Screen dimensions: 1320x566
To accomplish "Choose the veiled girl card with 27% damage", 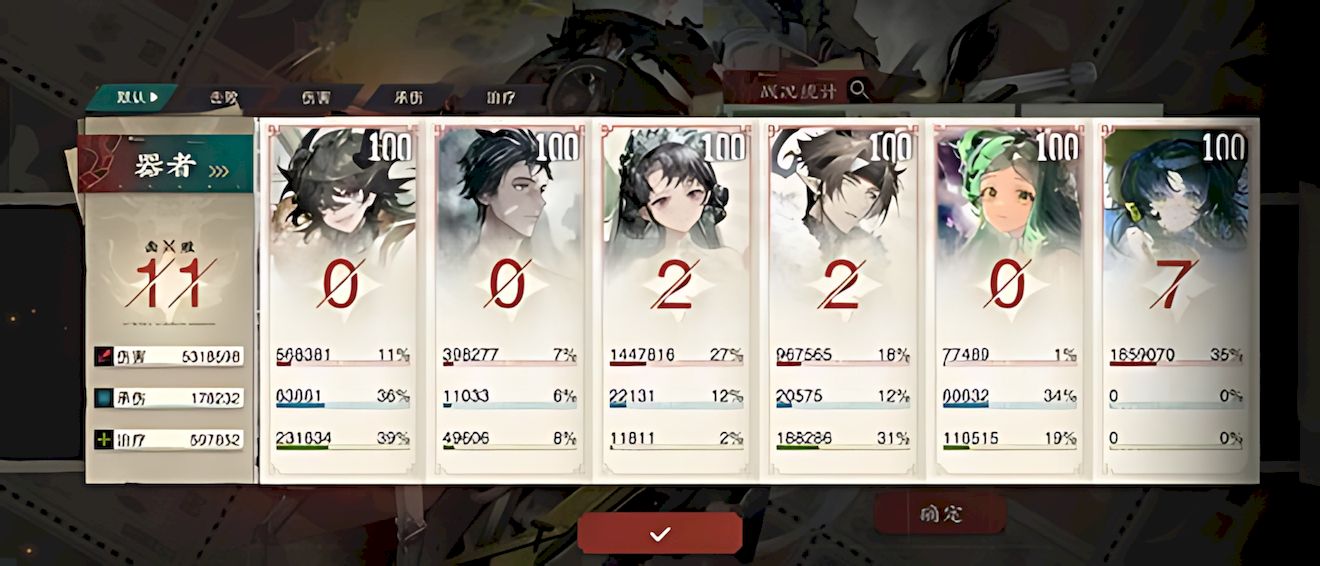I will 676,300.
